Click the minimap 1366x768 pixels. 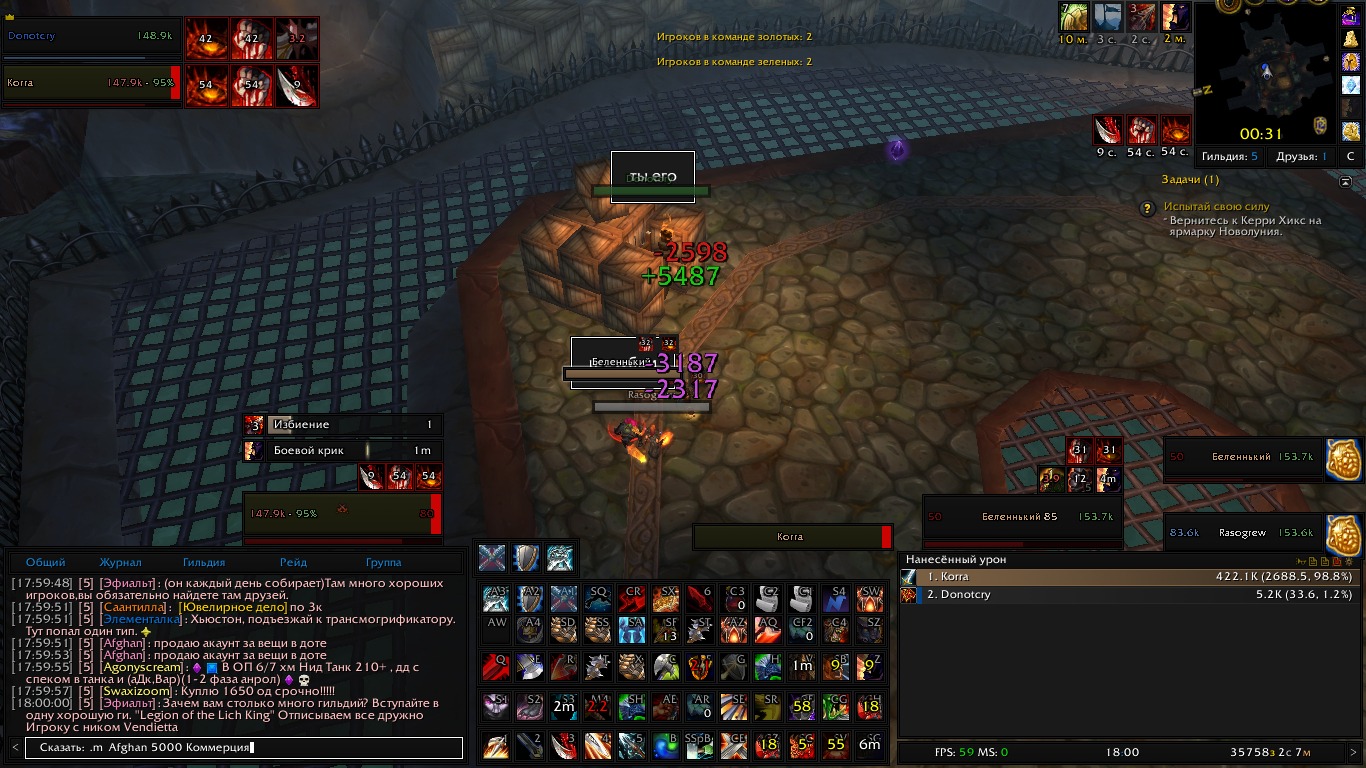[1264, 72]
